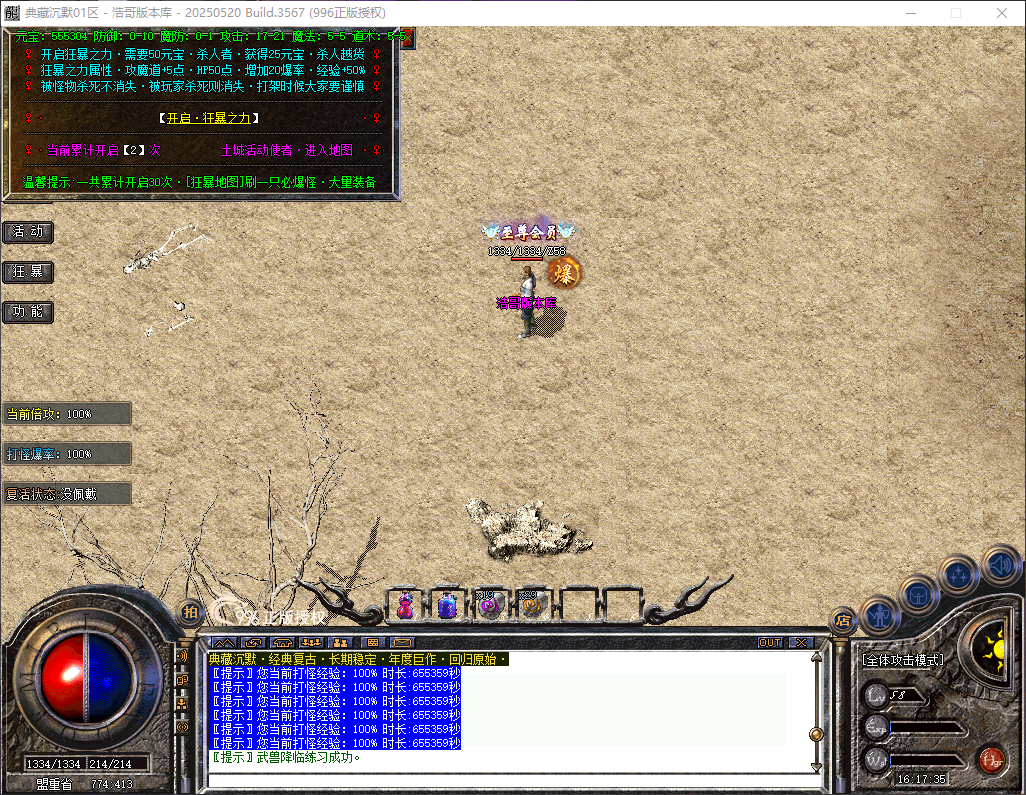
Task: Use the red potion in the hotbar
Action: pyautogui.click(x=405, y=604)
